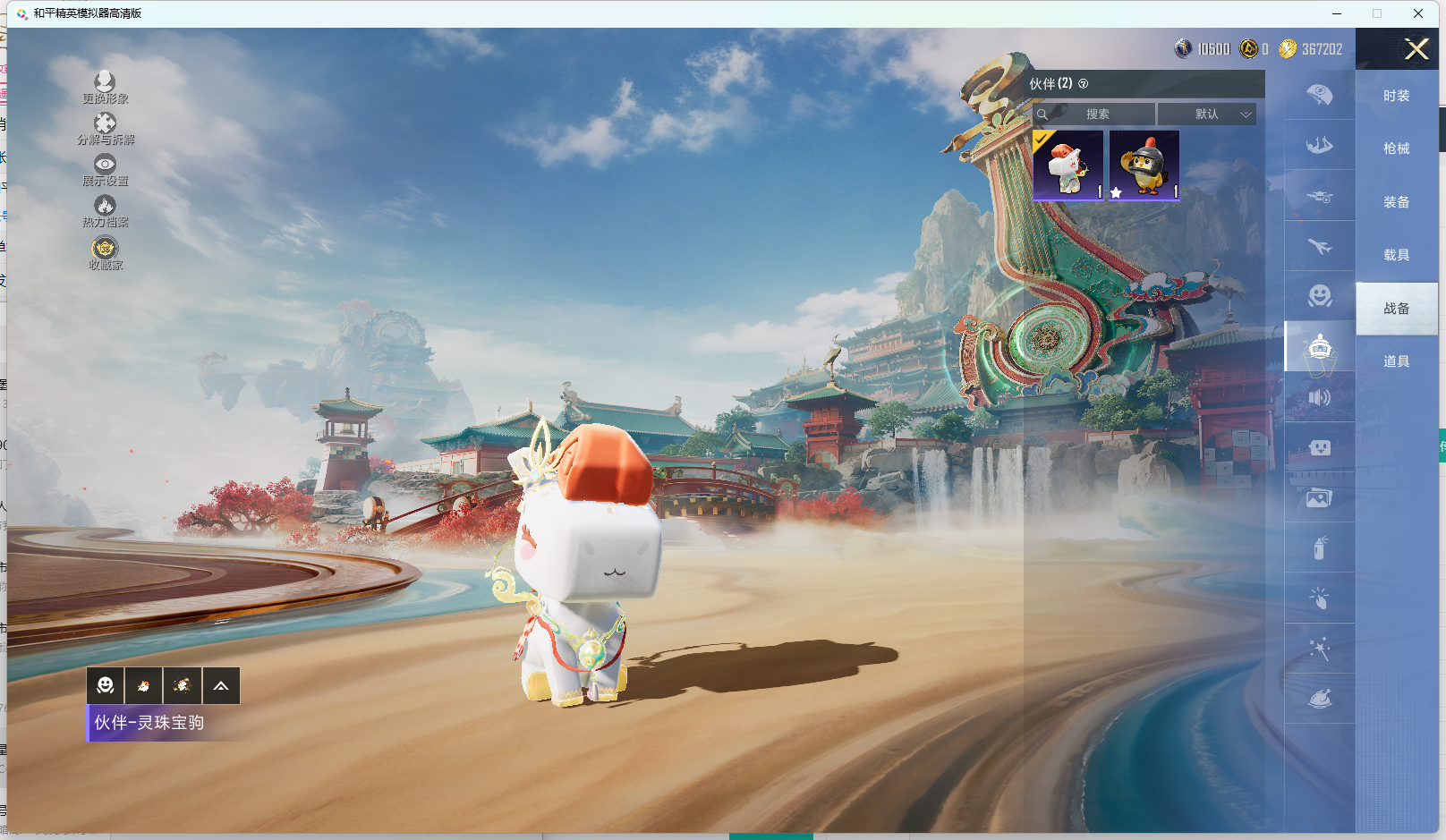This screenshot has height=840, width=1446.
Task: Click the 搜索 search field
Action: point(1097,115)
